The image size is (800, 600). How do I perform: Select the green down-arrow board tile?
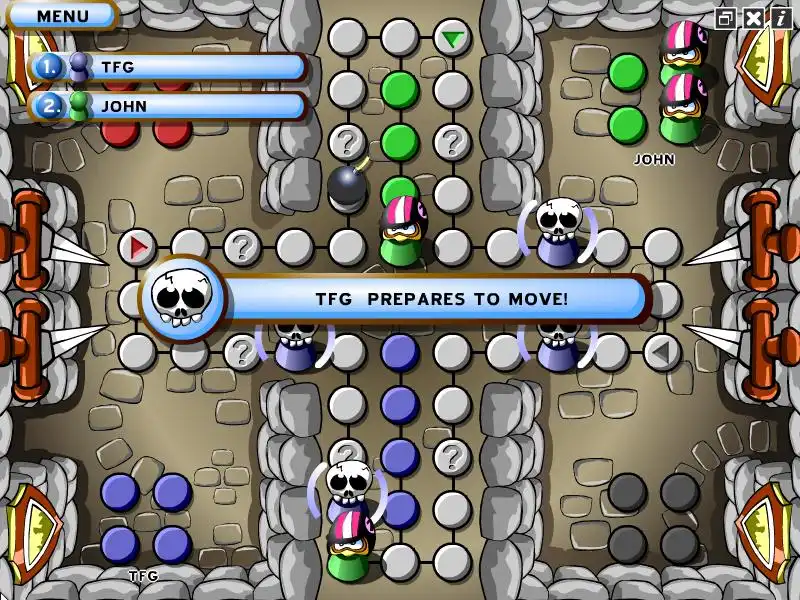[453, 39]
